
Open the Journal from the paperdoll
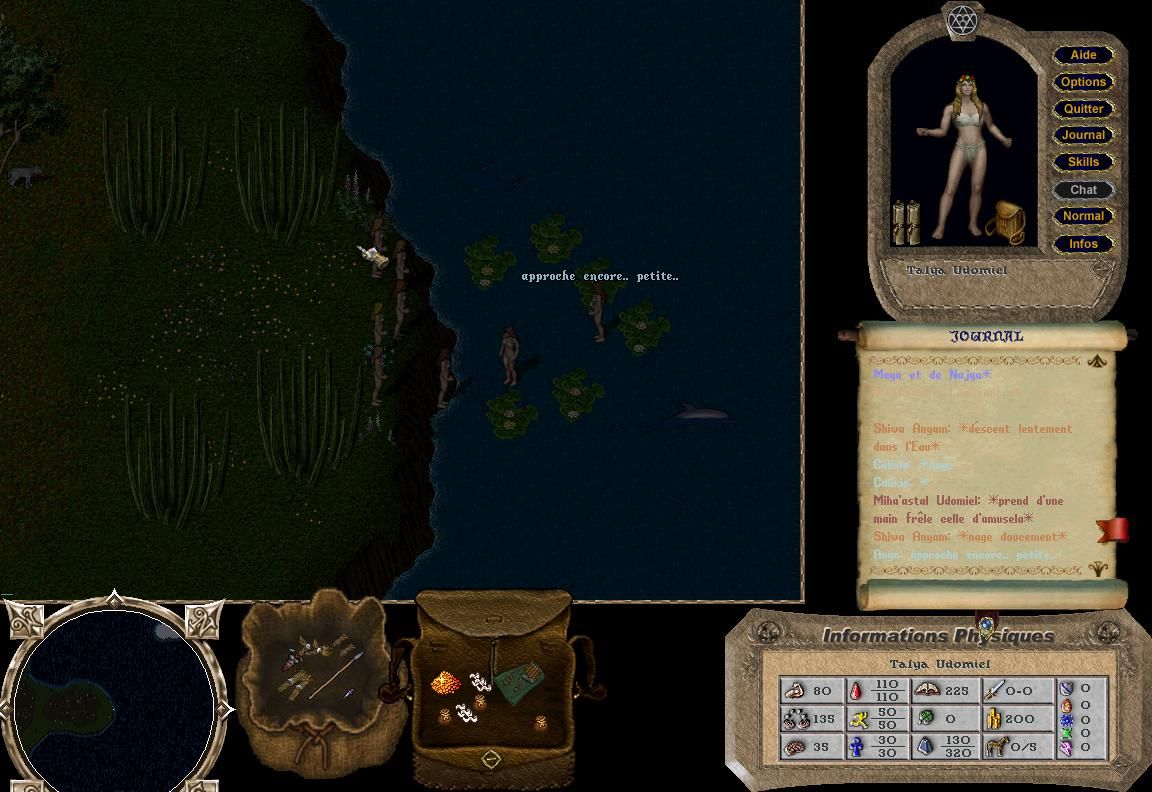(1083, 135)
